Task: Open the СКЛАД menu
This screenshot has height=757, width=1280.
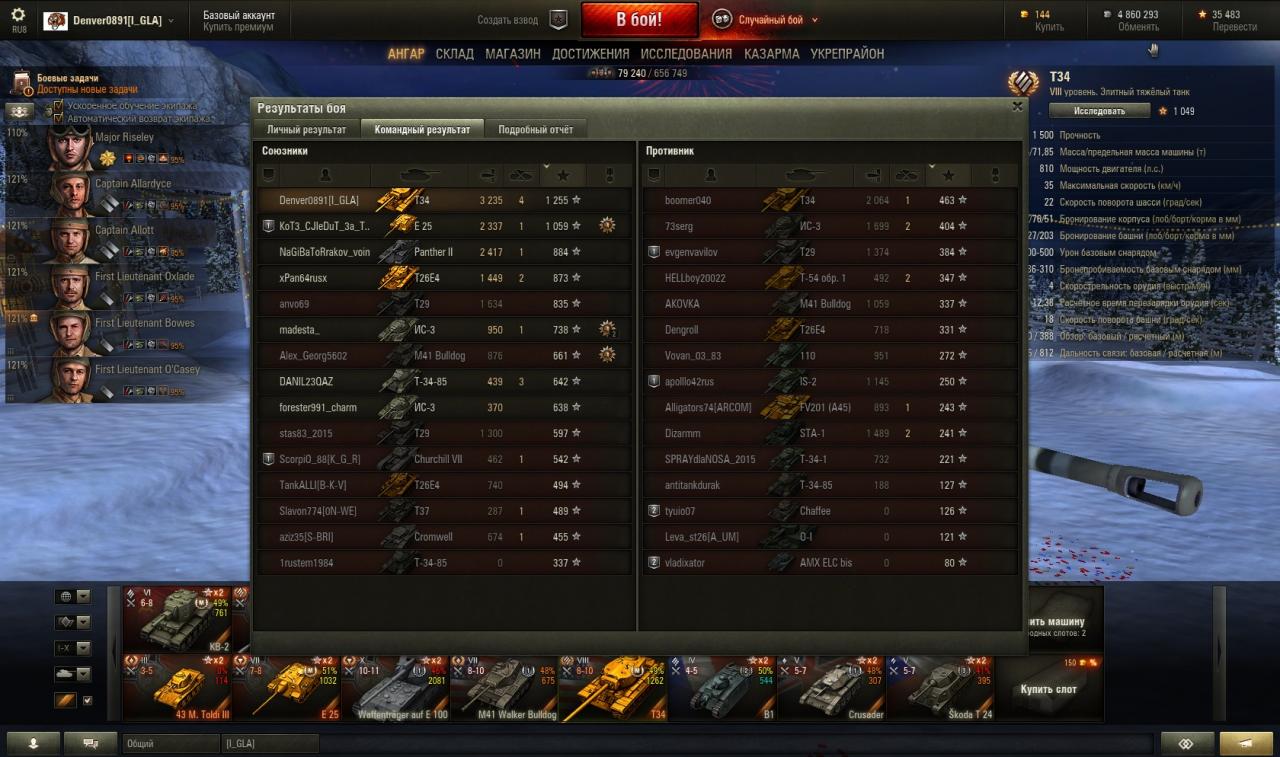Action: (454, 54)
